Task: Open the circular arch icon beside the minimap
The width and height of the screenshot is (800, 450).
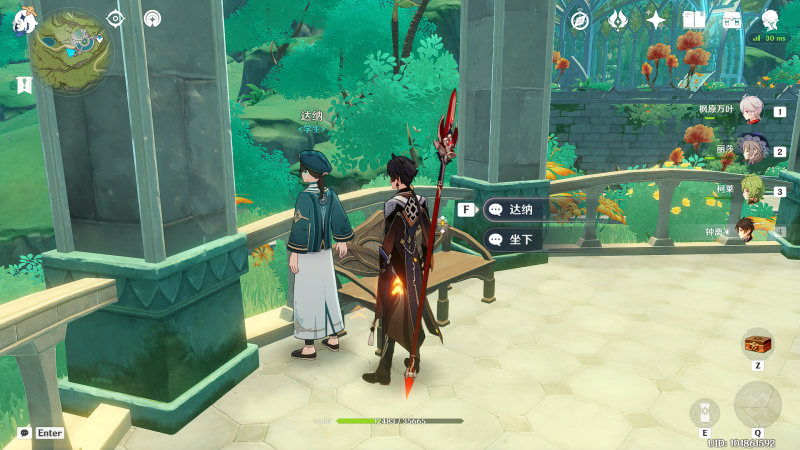Action: [x=152, y=18]
